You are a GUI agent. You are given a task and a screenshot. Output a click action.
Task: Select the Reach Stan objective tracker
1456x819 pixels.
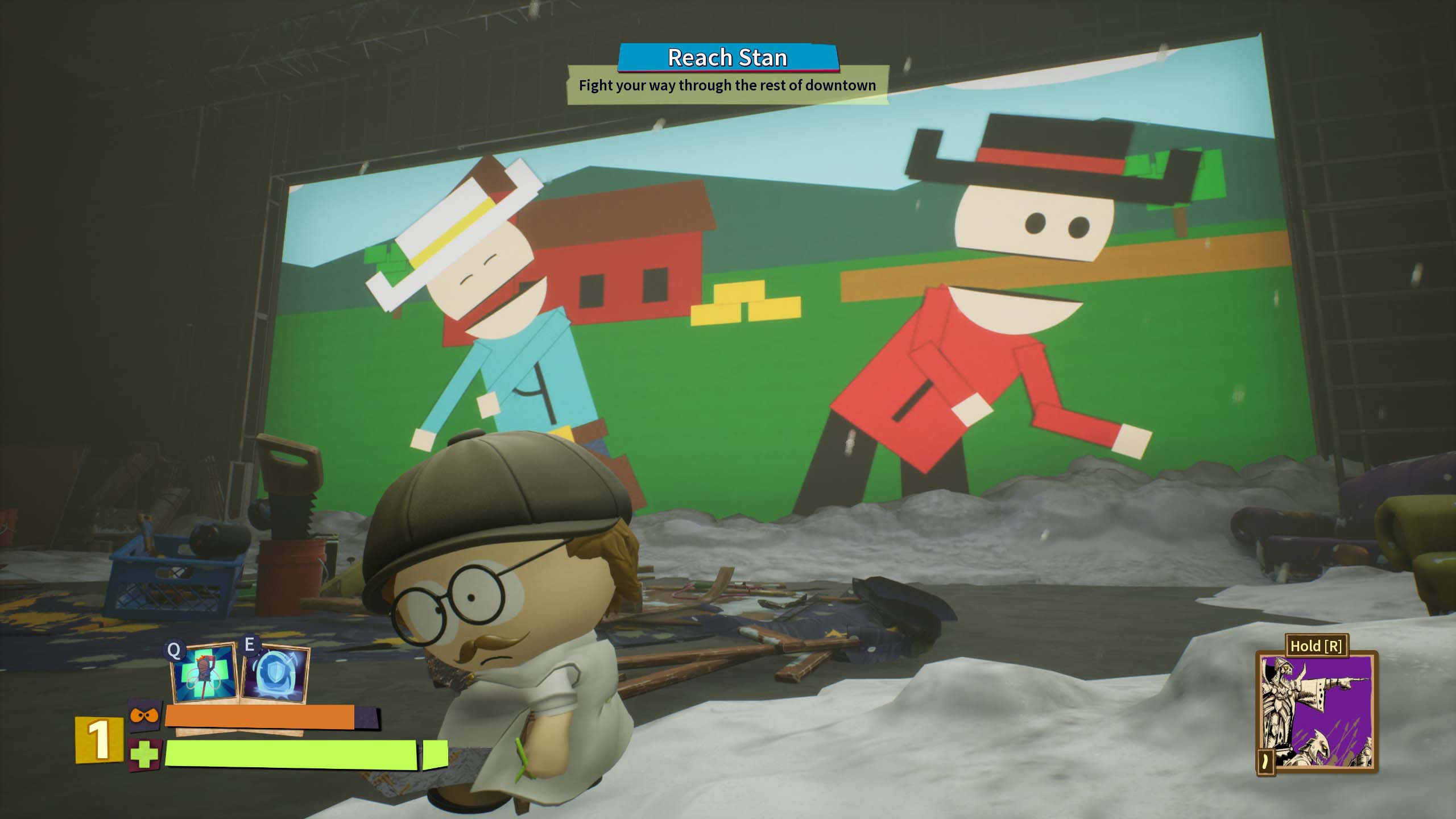728,58
